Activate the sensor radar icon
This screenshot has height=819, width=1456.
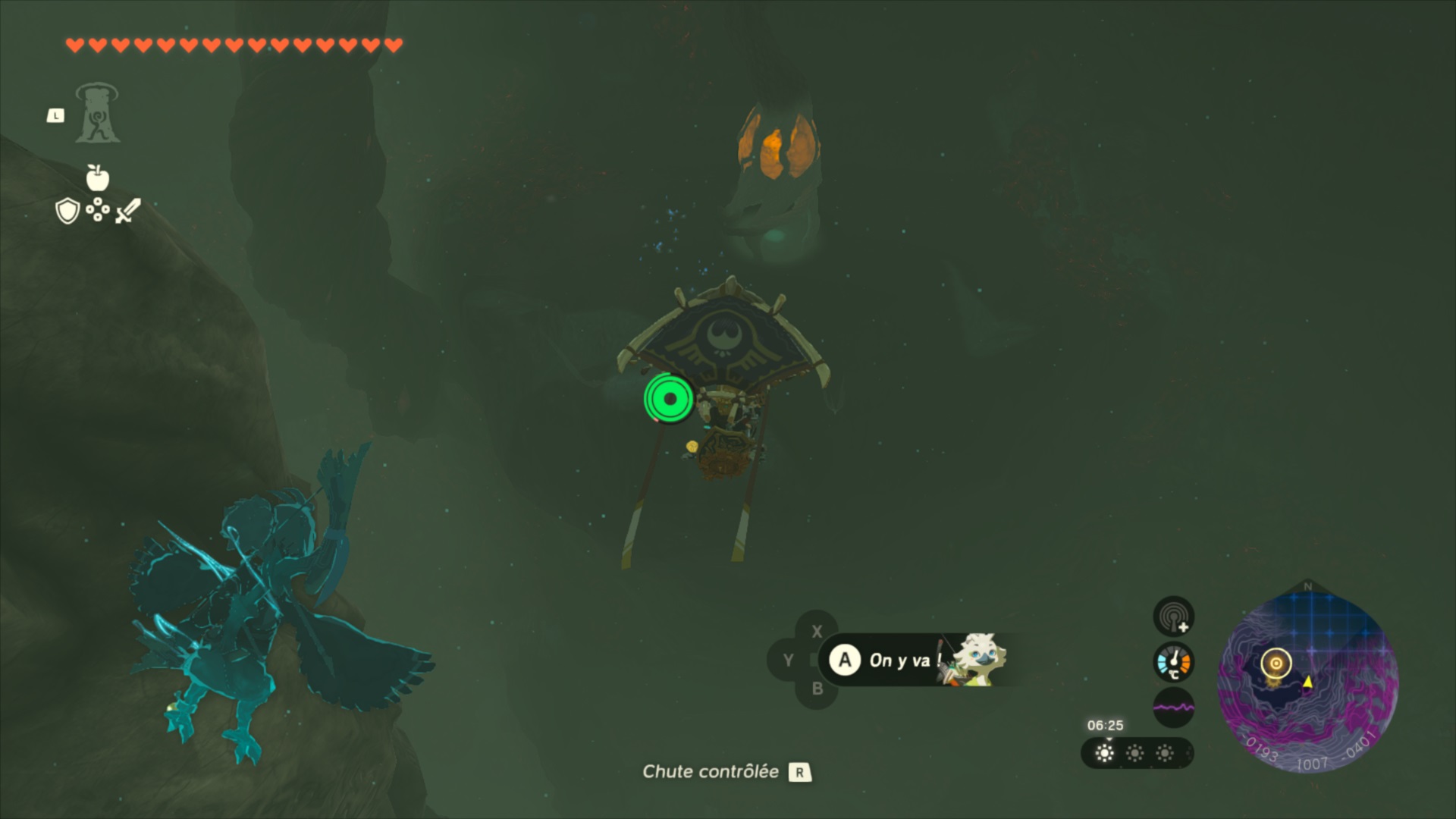(1173, 616)
